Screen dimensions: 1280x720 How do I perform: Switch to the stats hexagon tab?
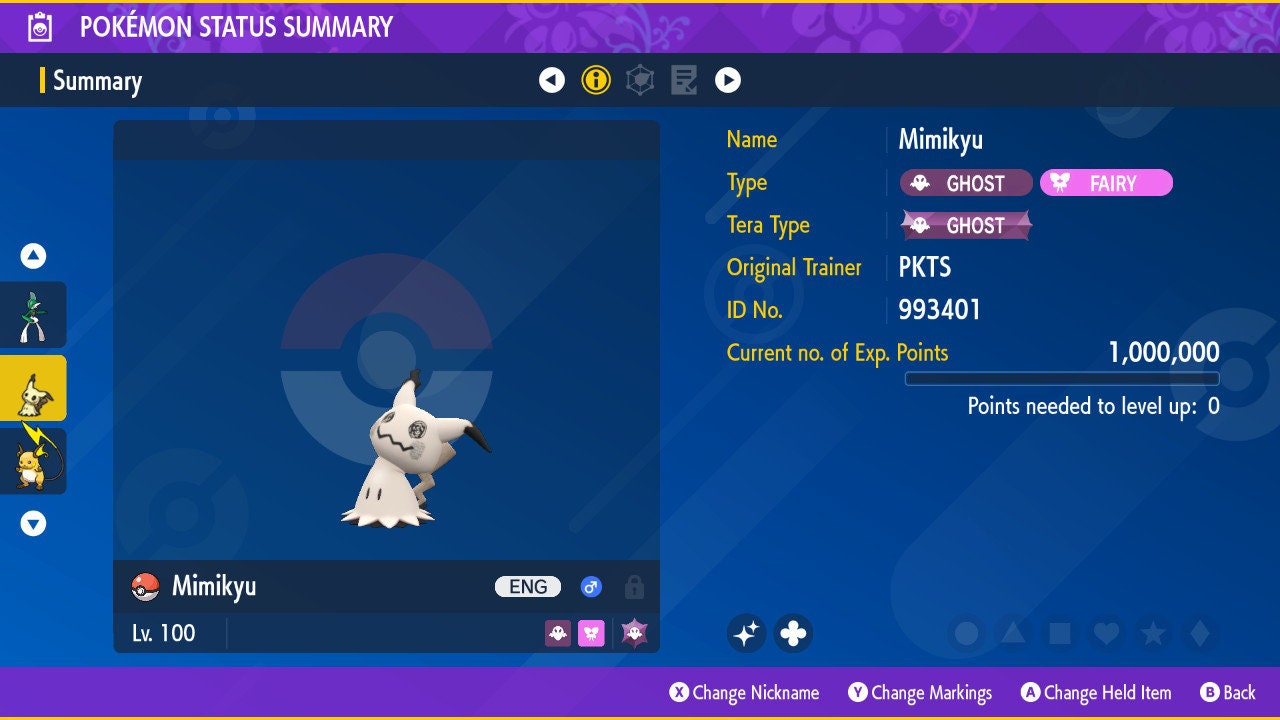coord(640,80)
